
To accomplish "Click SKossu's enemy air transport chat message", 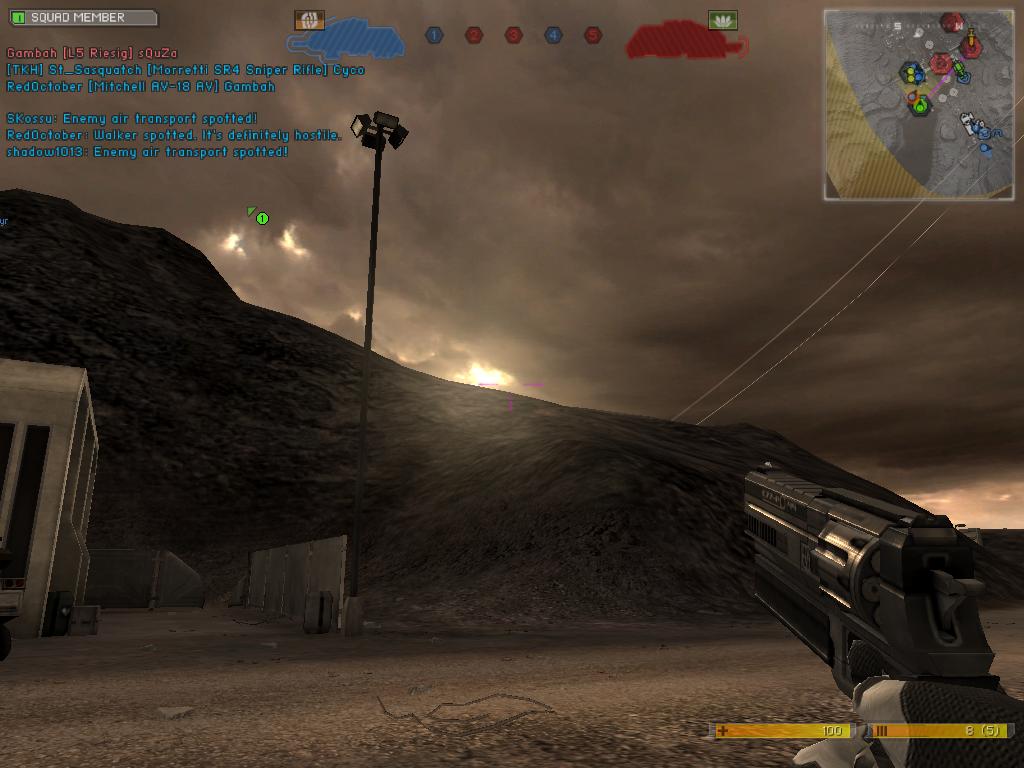I will [132, 119].
